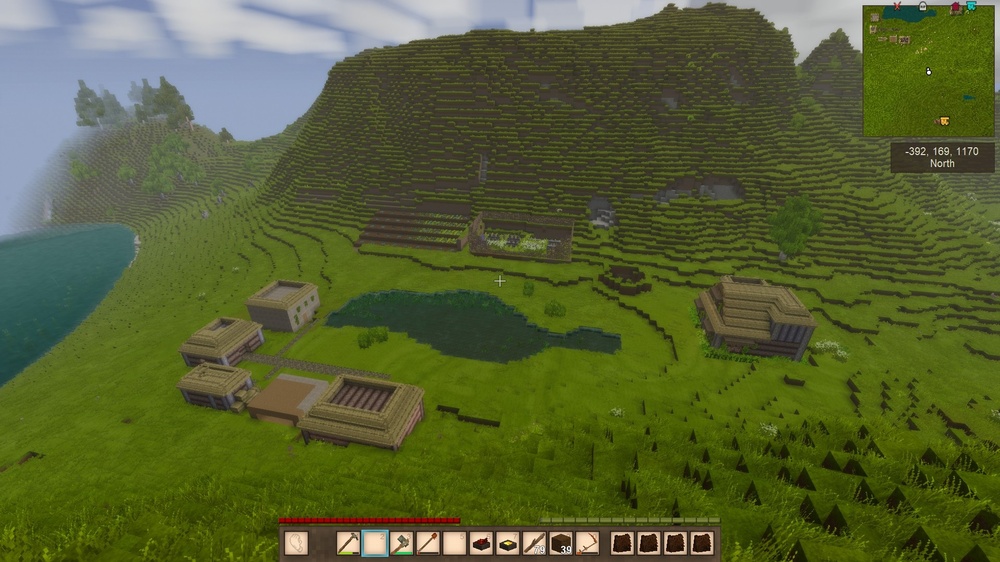Select the stack of 79 sticks

coord(535,544)
